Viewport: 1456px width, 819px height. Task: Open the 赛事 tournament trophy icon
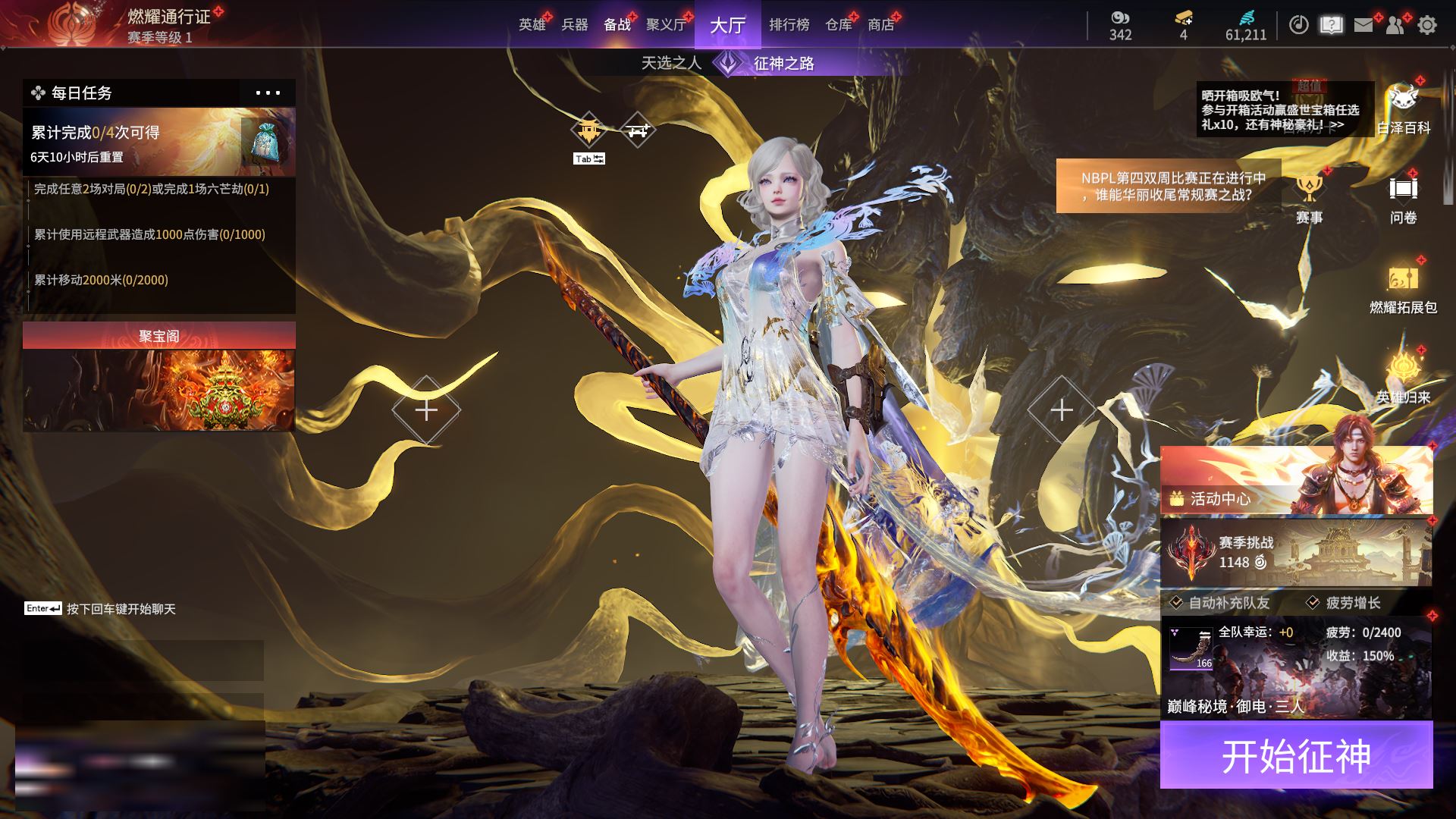click(1309, 197)
